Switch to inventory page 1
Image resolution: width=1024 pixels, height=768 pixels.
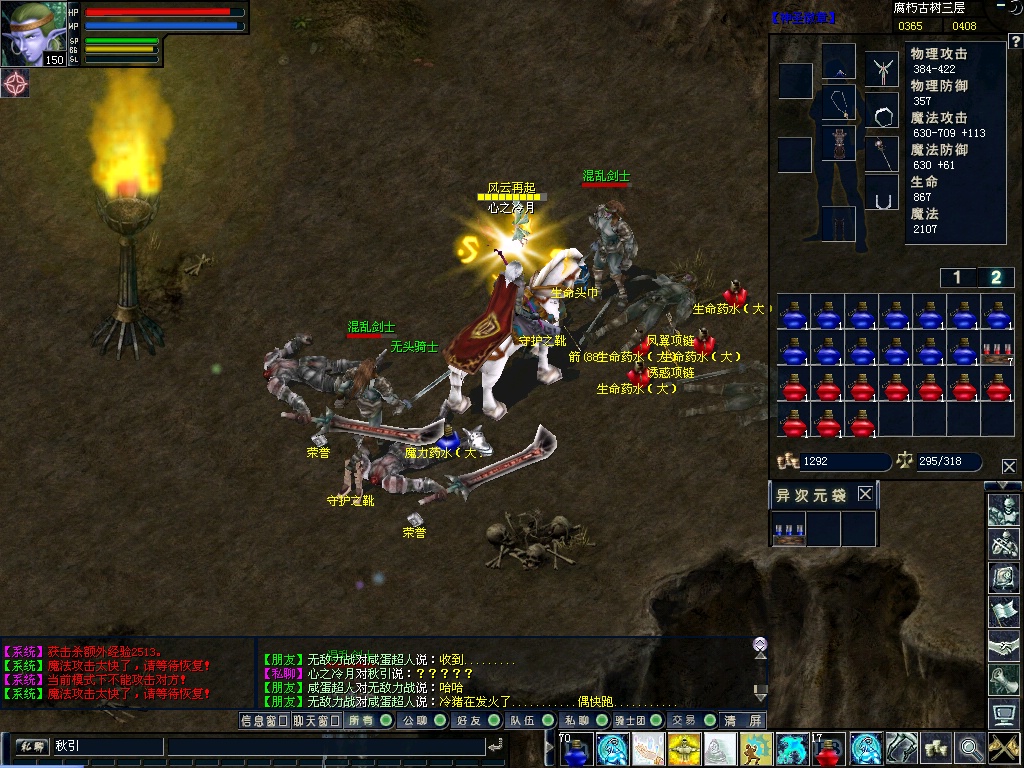pyautogui.click(x=957, y=278)
